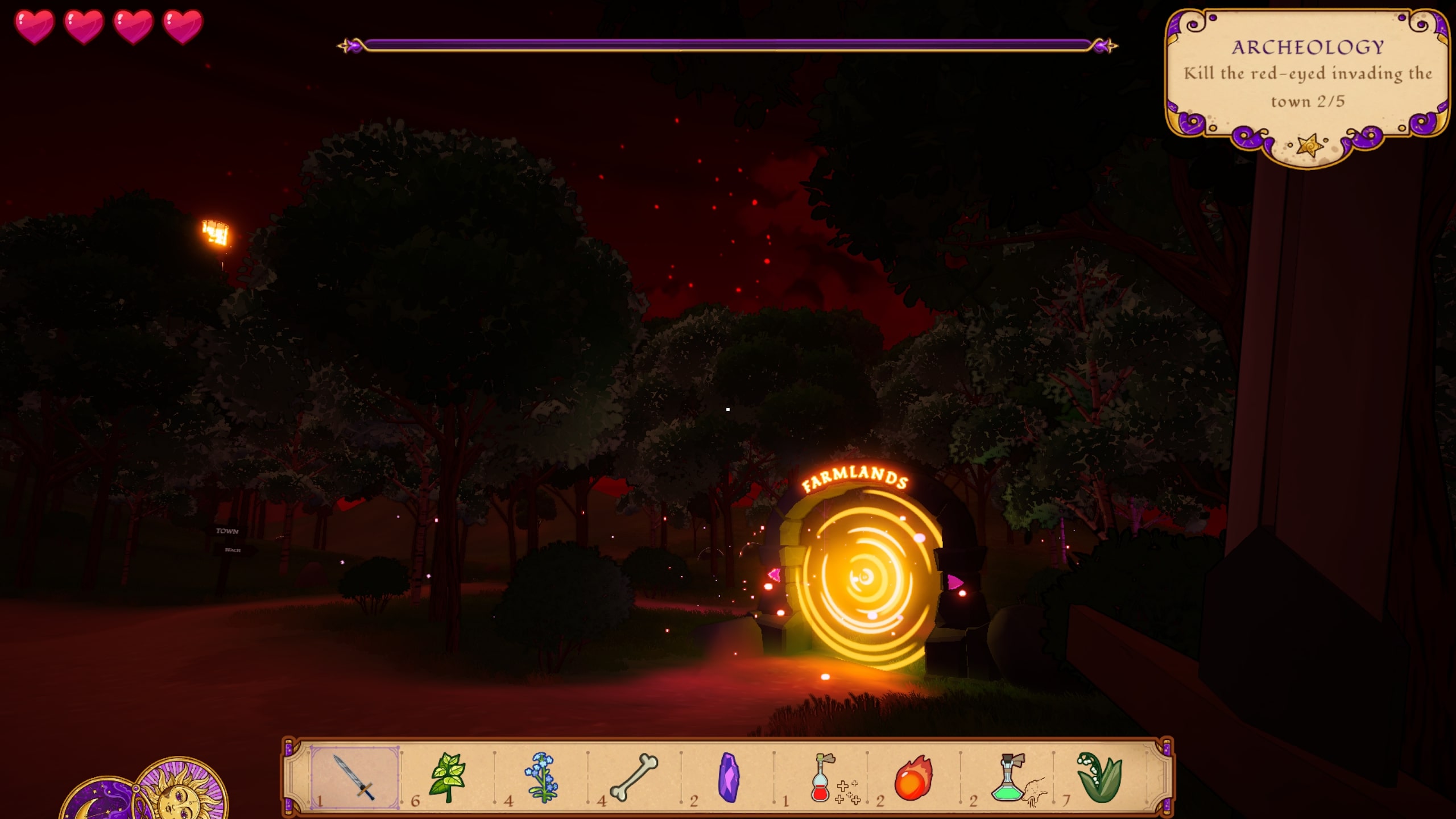The image size is (1456, 819).
Task: Choose the red health potion slot
Action: coord(822,777)
